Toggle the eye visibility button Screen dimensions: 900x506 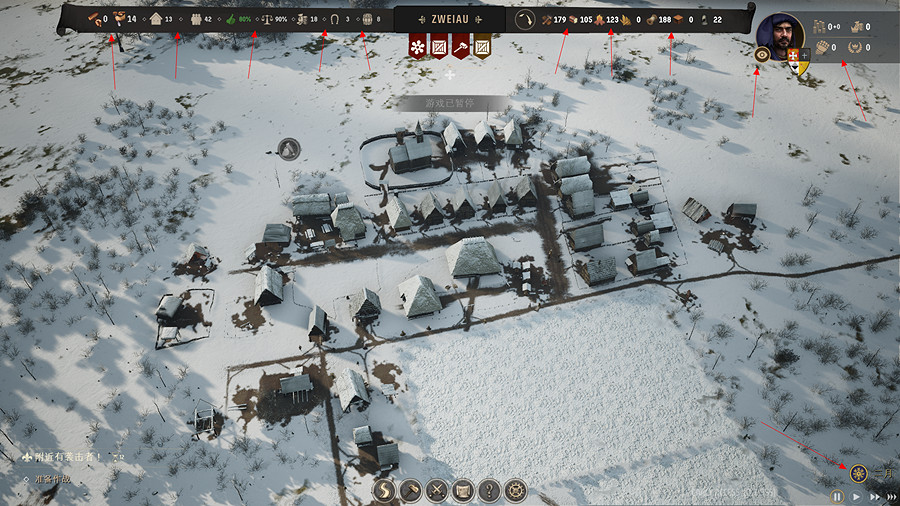click(762, 55)
